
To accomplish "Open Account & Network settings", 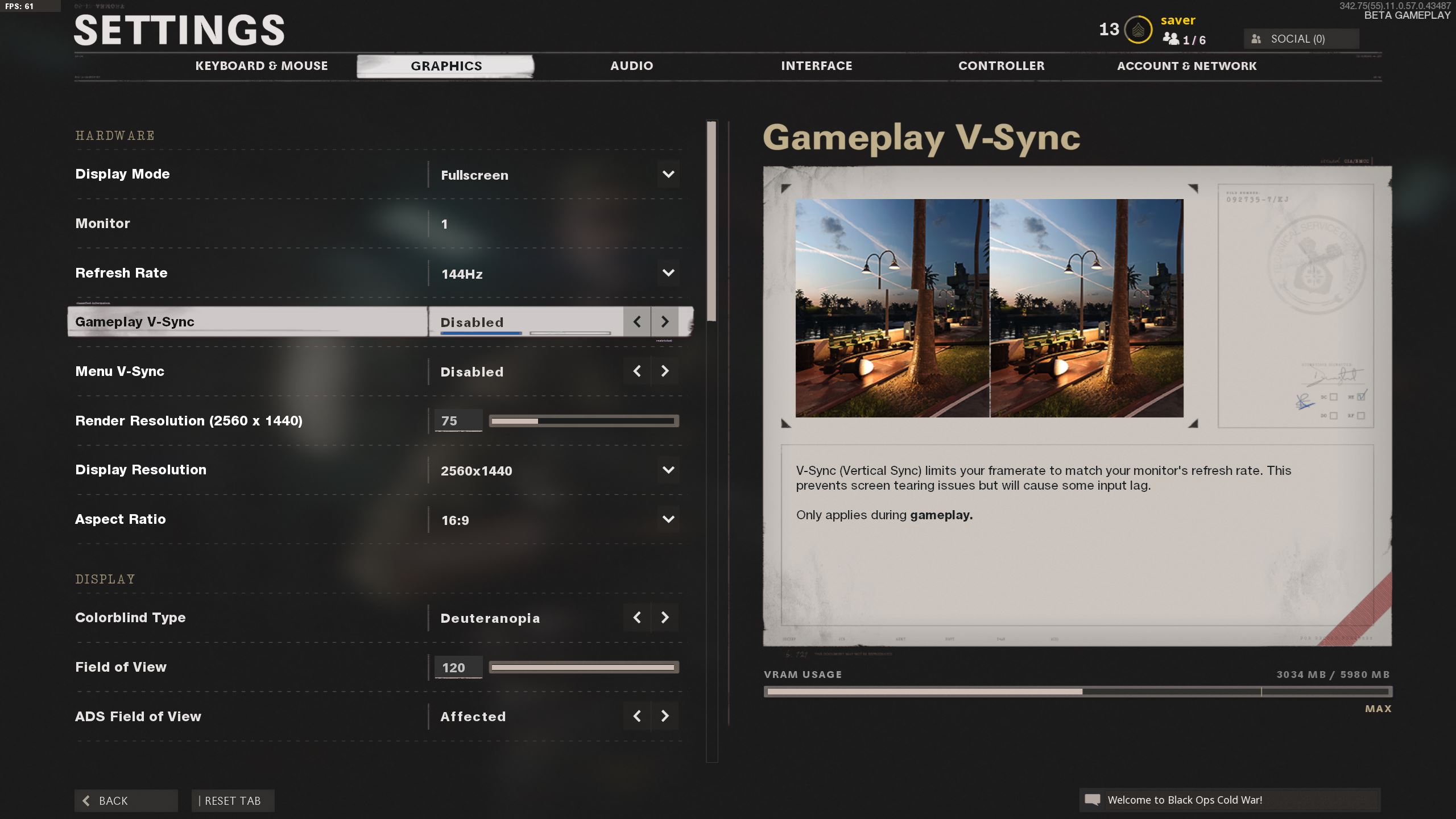I will [1186, 66].
